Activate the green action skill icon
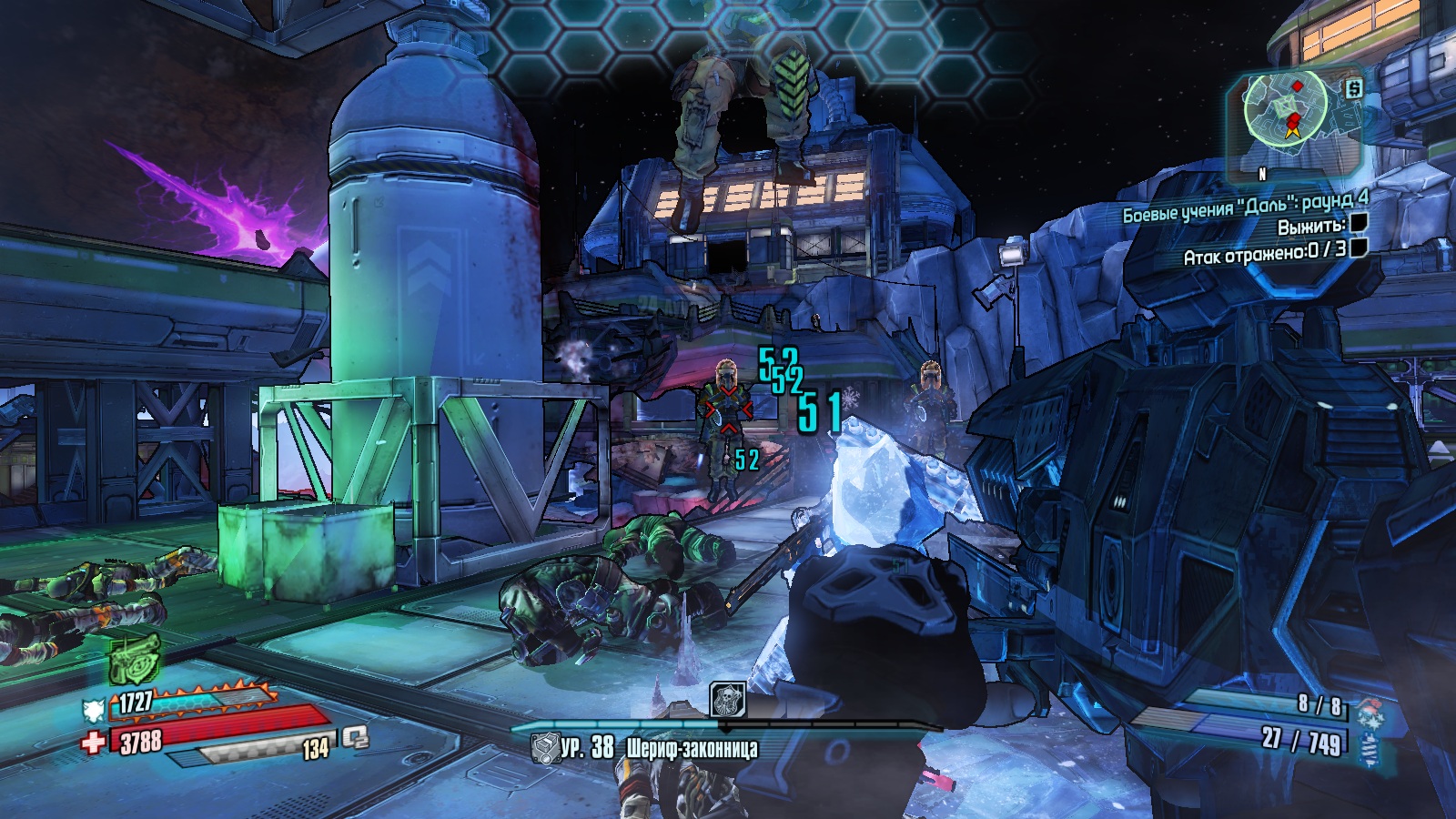 pyautogui.click(x=135, y=659)
